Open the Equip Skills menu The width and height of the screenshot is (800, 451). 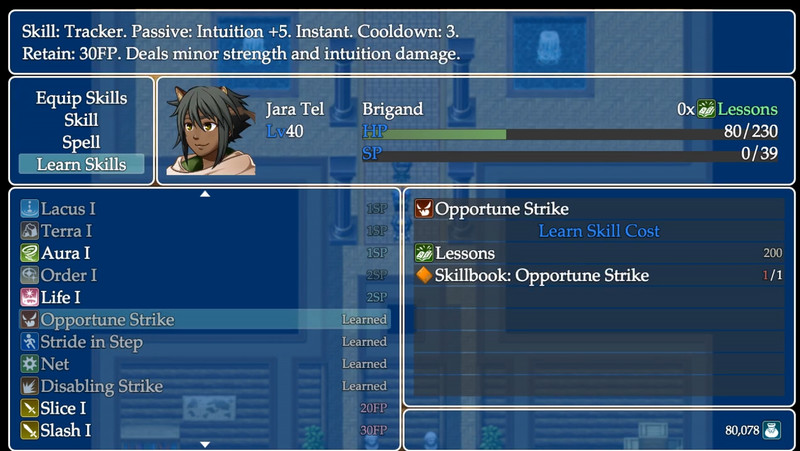coord(81,98)
